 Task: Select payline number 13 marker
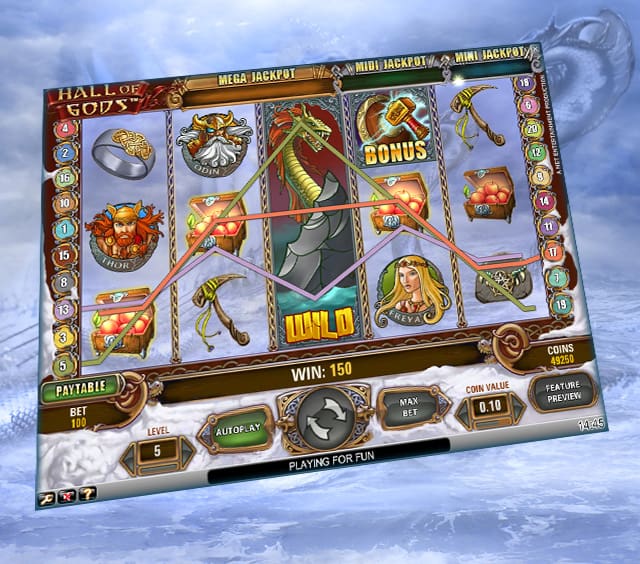click(66, 310)
